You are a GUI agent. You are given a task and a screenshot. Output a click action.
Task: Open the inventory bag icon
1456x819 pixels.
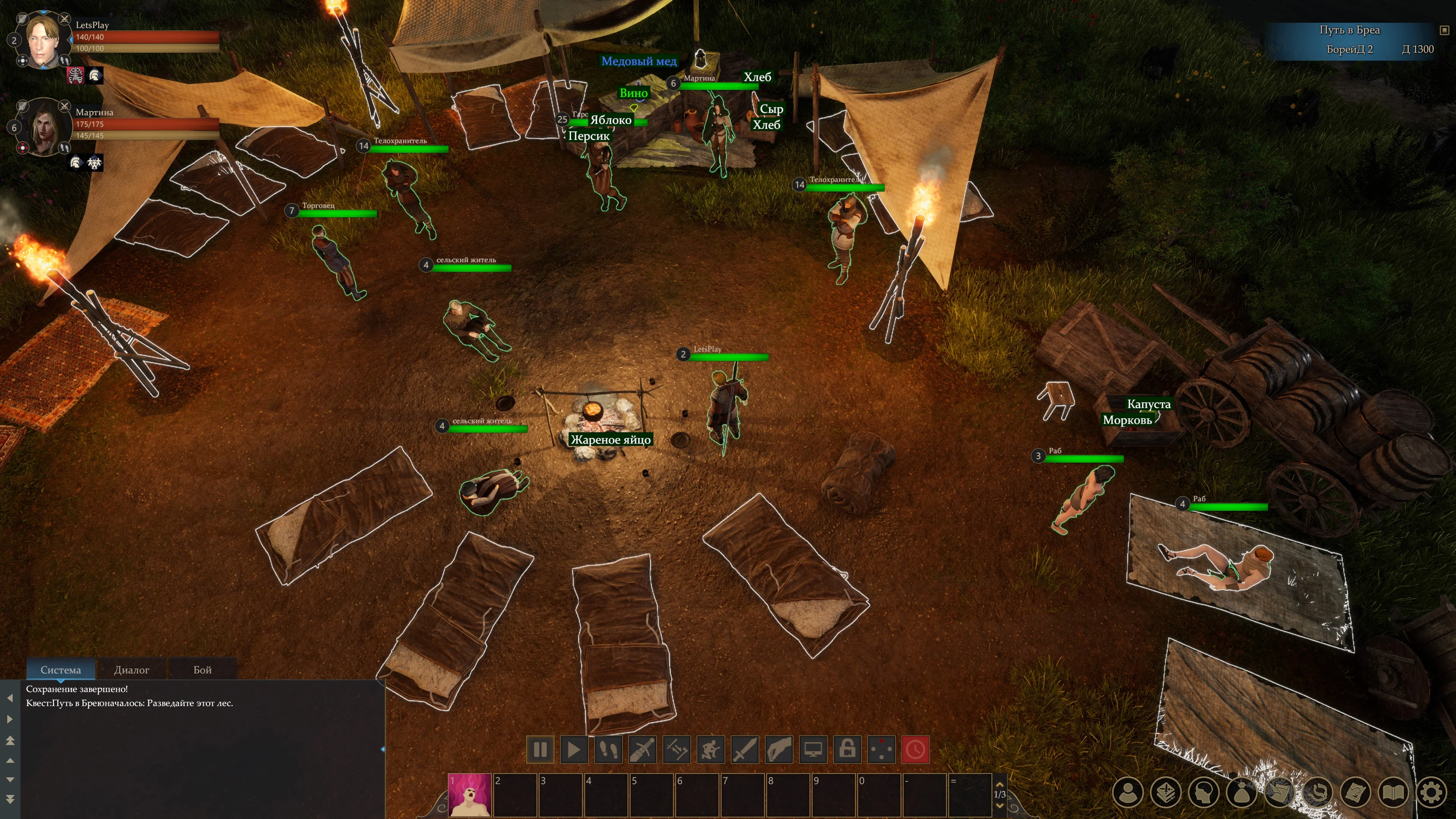1242,793
